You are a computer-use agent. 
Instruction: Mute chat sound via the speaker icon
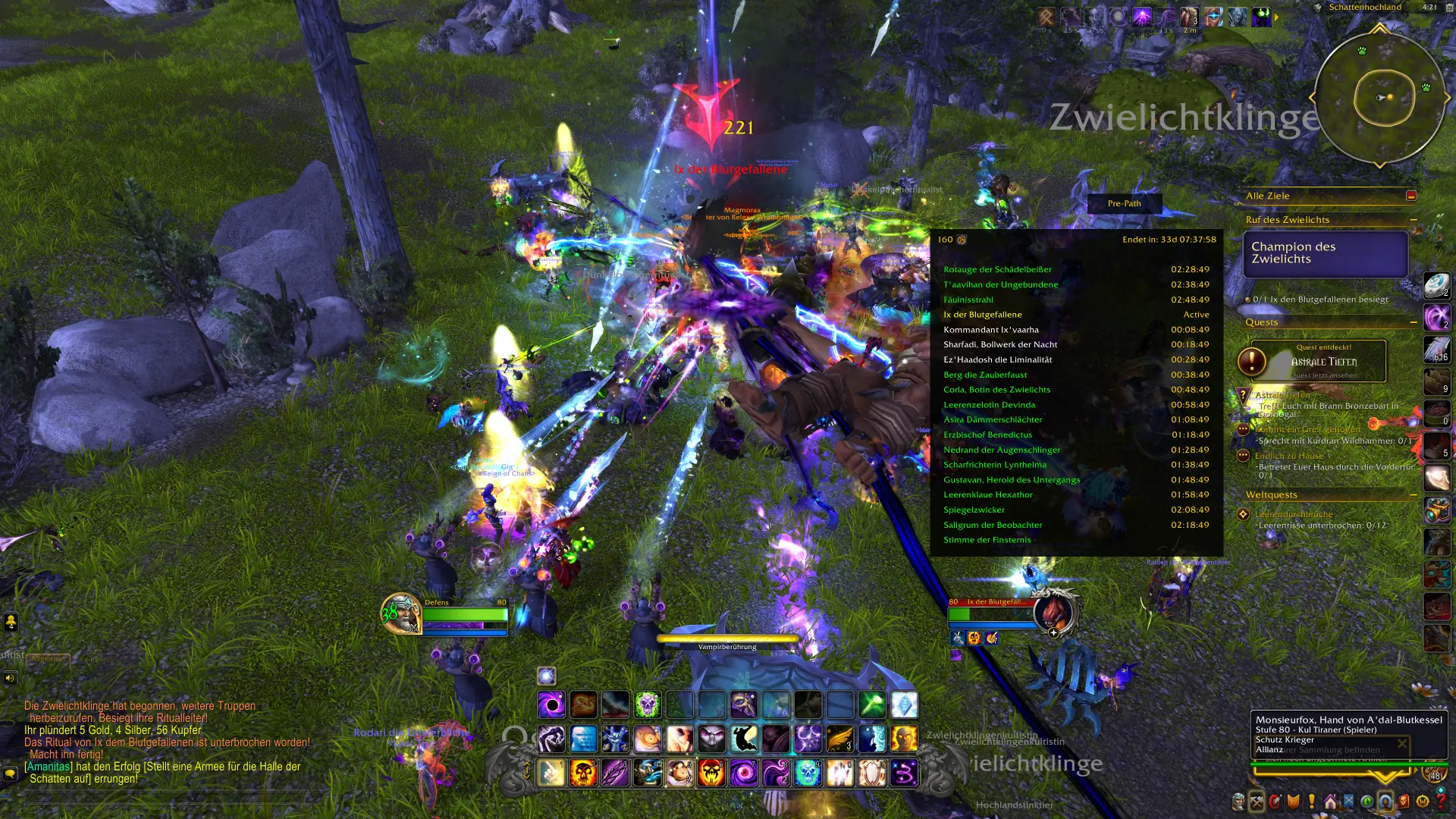point(9,677)
